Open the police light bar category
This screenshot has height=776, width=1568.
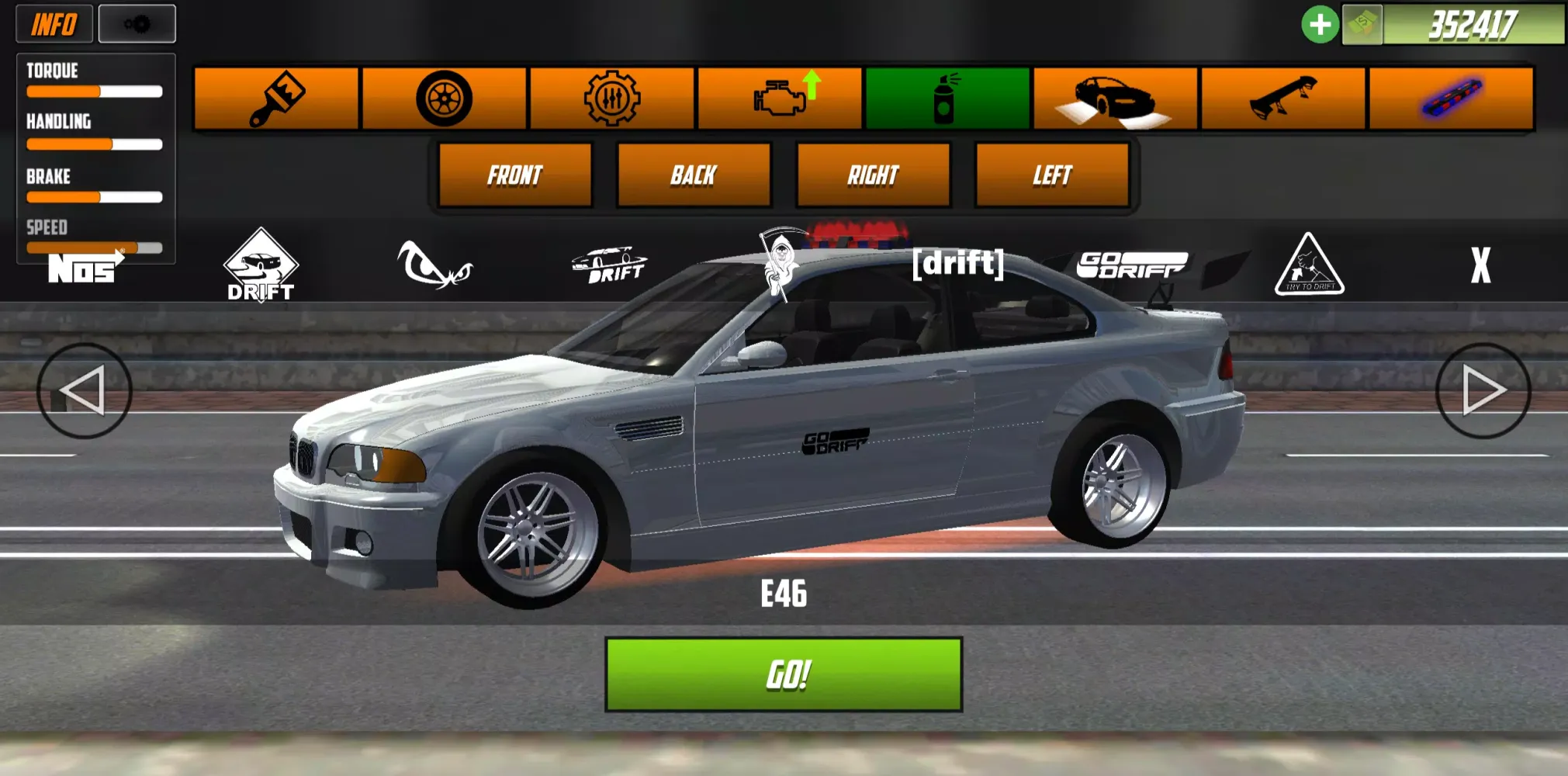1451,99
